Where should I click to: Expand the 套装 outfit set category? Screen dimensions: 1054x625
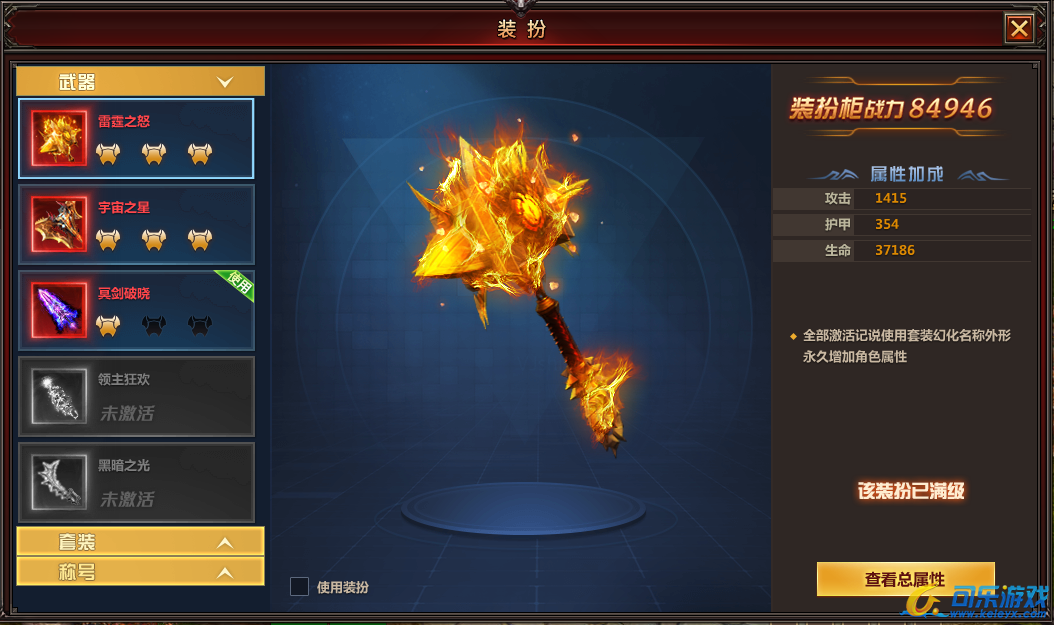[141, 541]
